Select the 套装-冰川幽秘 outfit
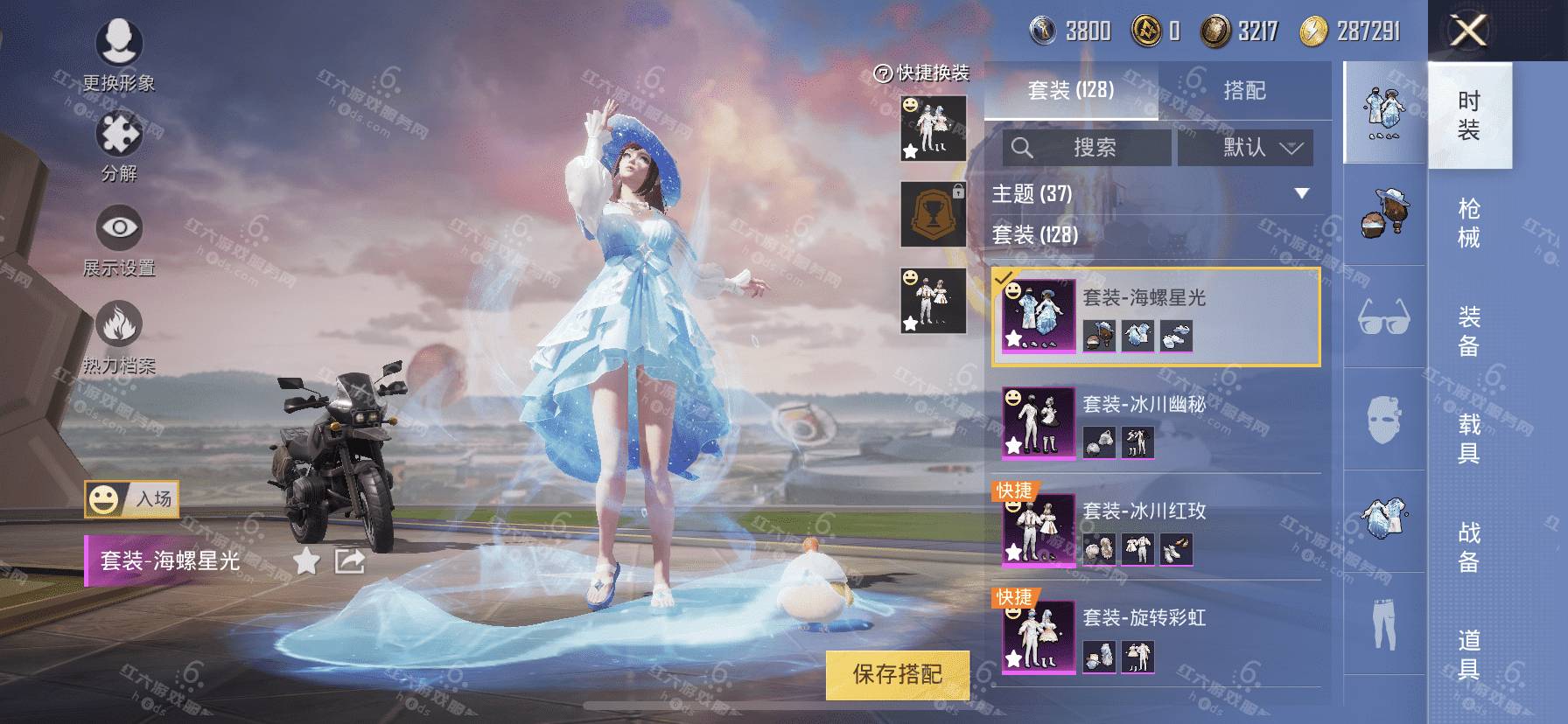 [x=1155, y=423]
